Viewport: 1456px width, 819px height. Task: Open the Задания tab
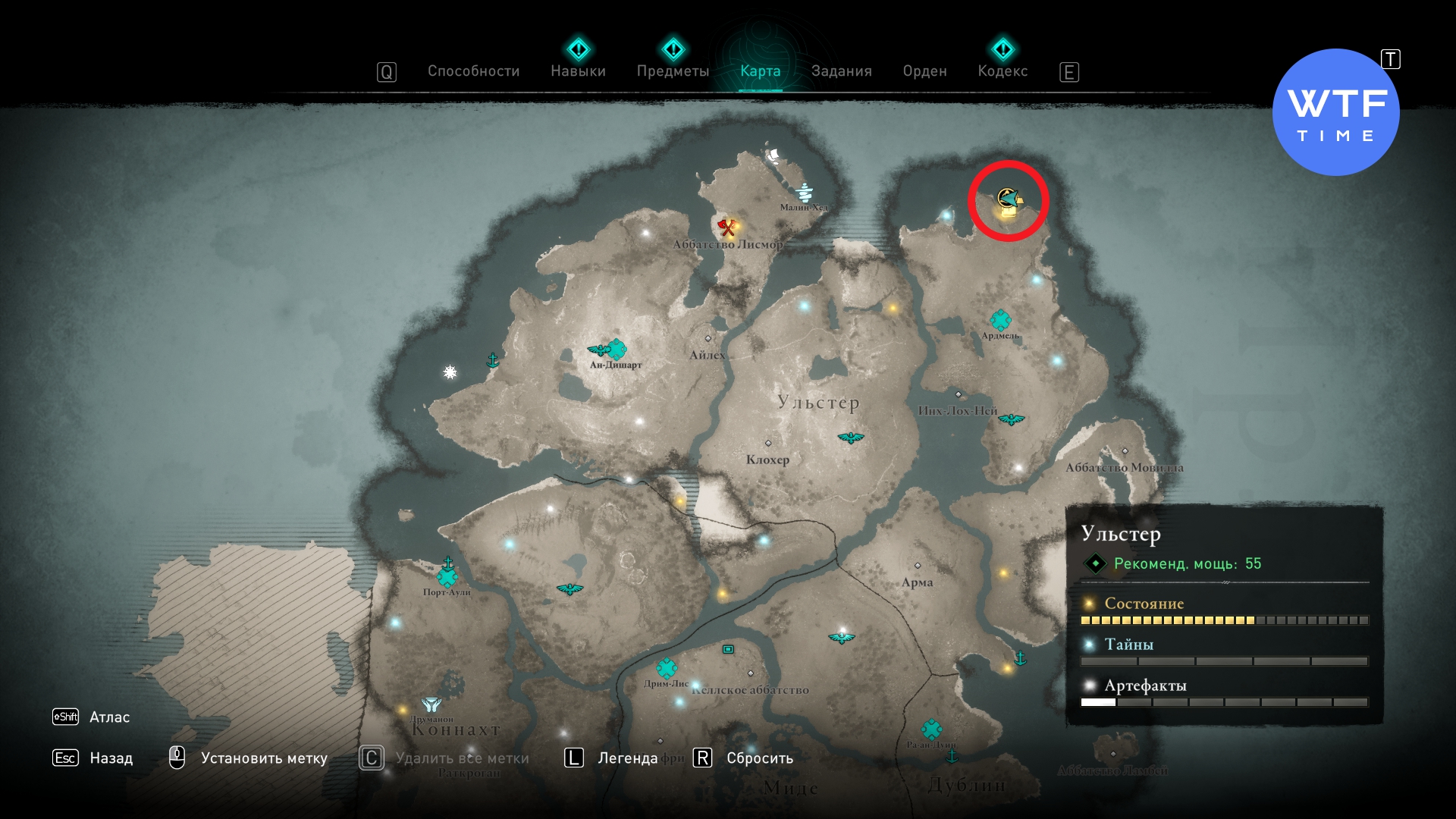(x=841, y=71)
